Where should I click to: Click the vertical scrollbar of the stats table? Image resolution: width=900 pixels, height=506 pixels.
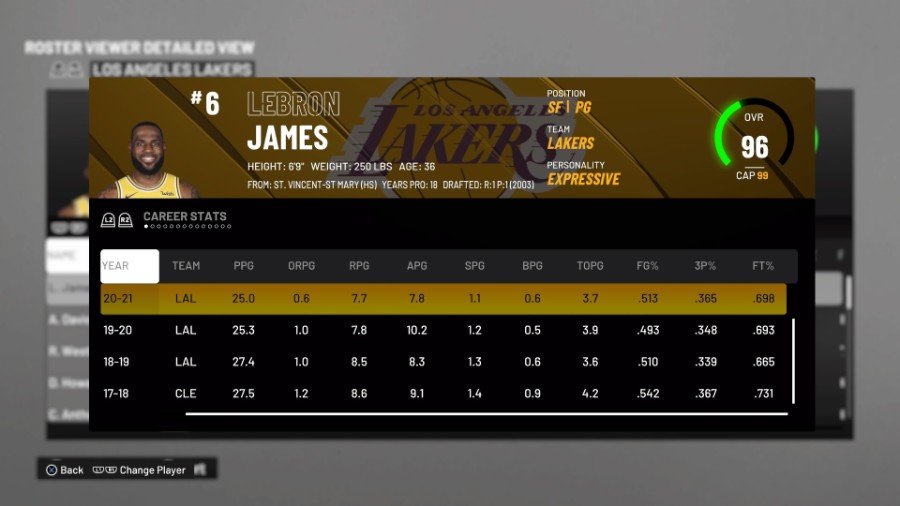[793, 360]
